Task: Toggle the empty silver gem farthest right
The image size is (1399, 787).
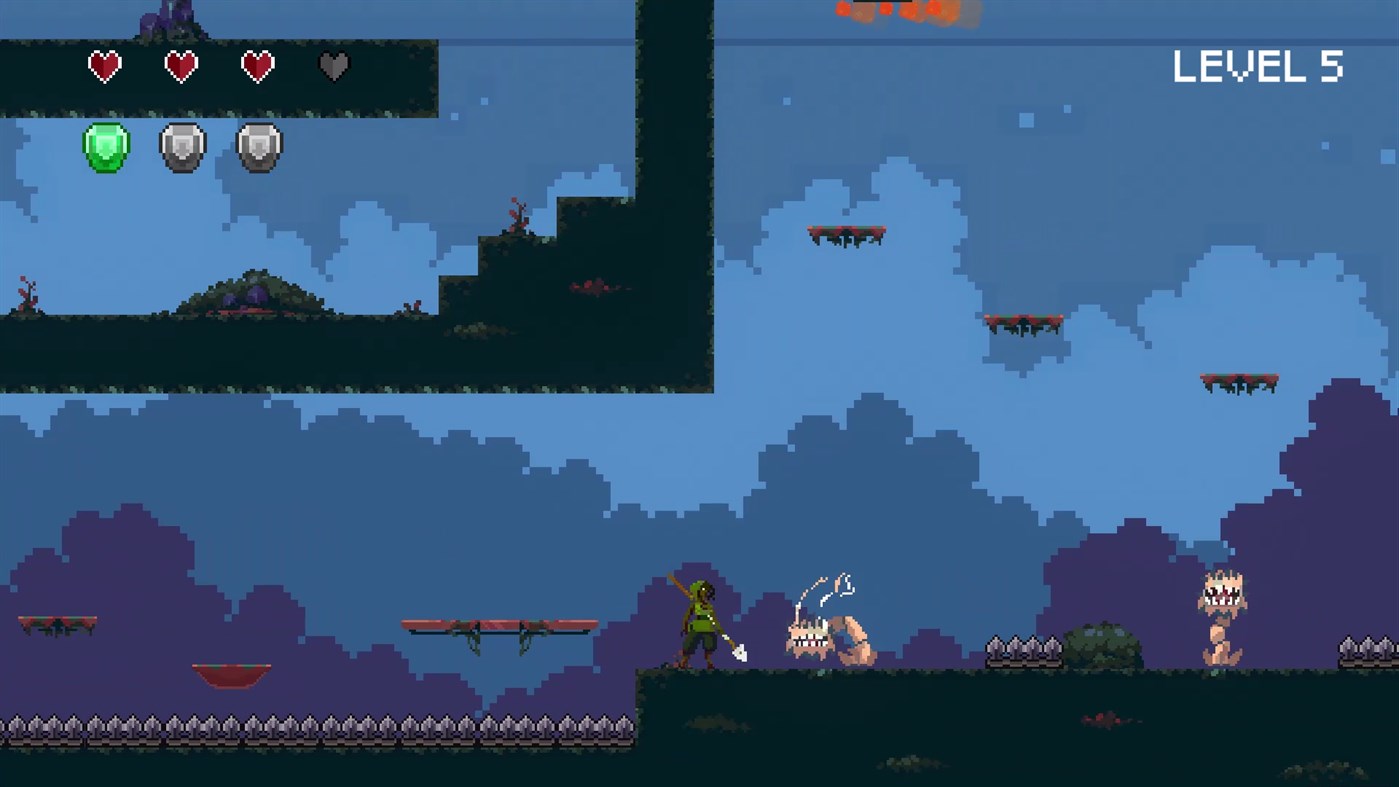Action: pyautogui.click(x=257, y=146)
